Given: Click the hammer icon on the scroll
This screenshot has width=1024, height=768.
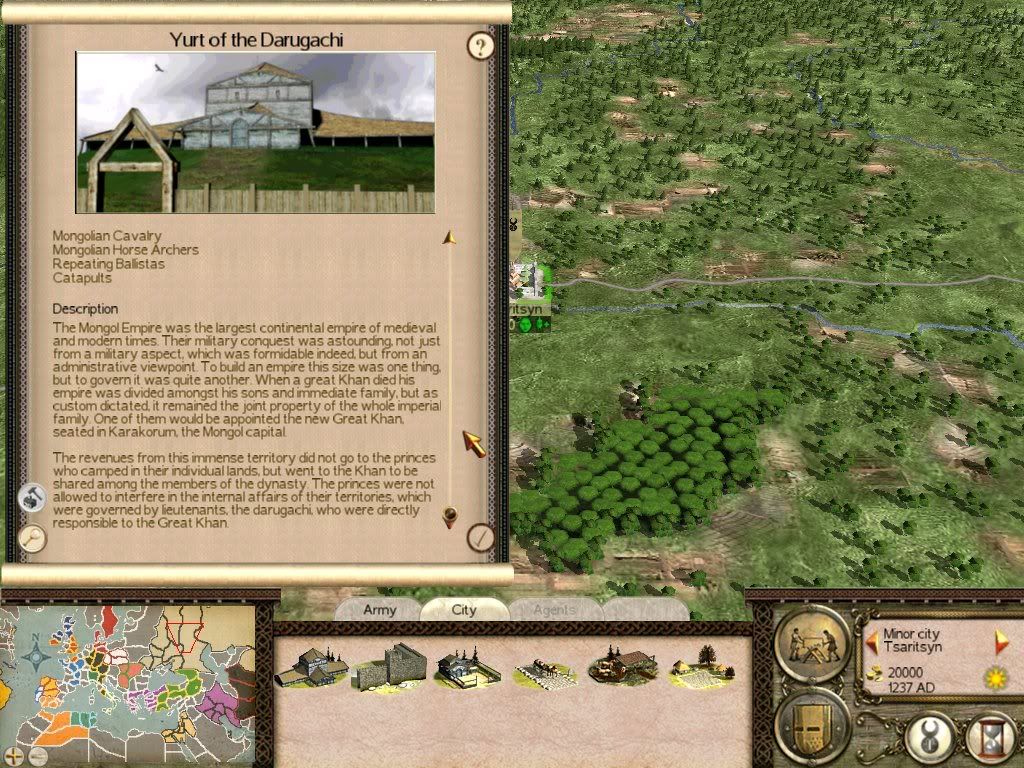Looking at the screenshot, I should point(32,497).
